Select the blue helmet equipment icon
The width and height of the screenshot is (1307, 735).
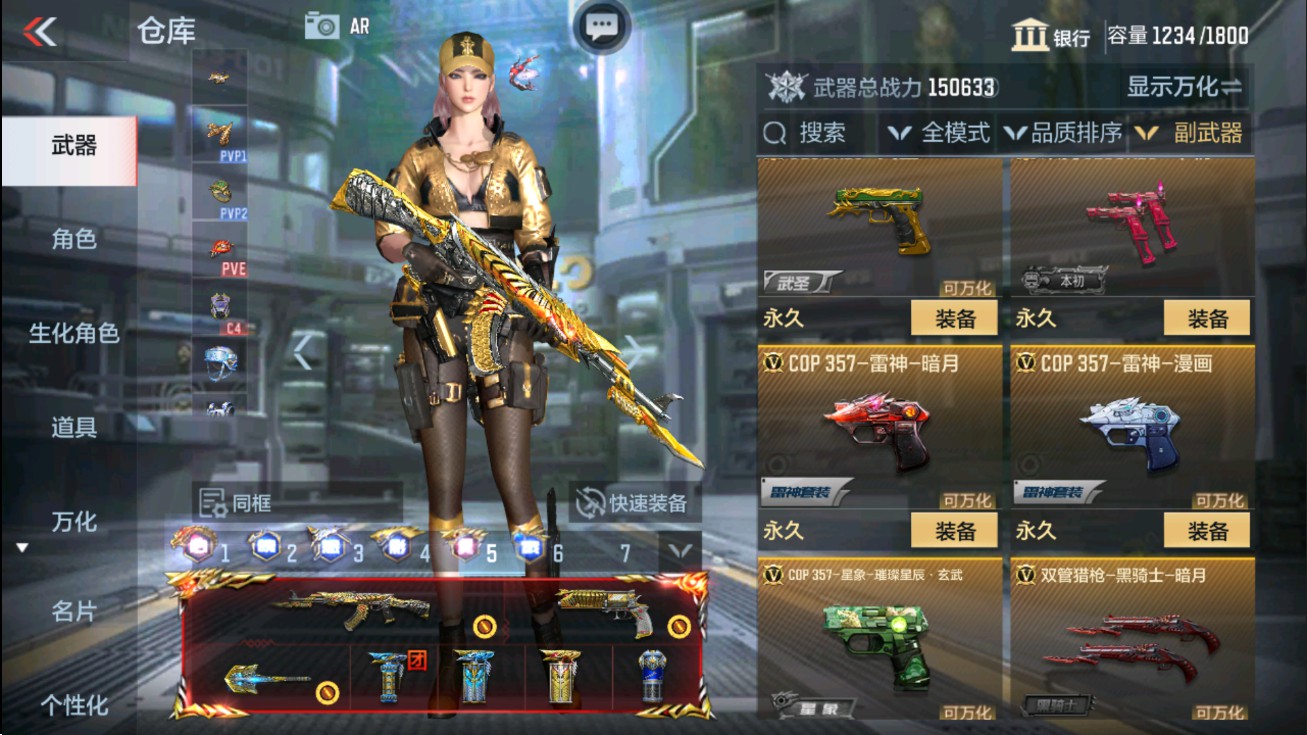[x=219, y=360]
